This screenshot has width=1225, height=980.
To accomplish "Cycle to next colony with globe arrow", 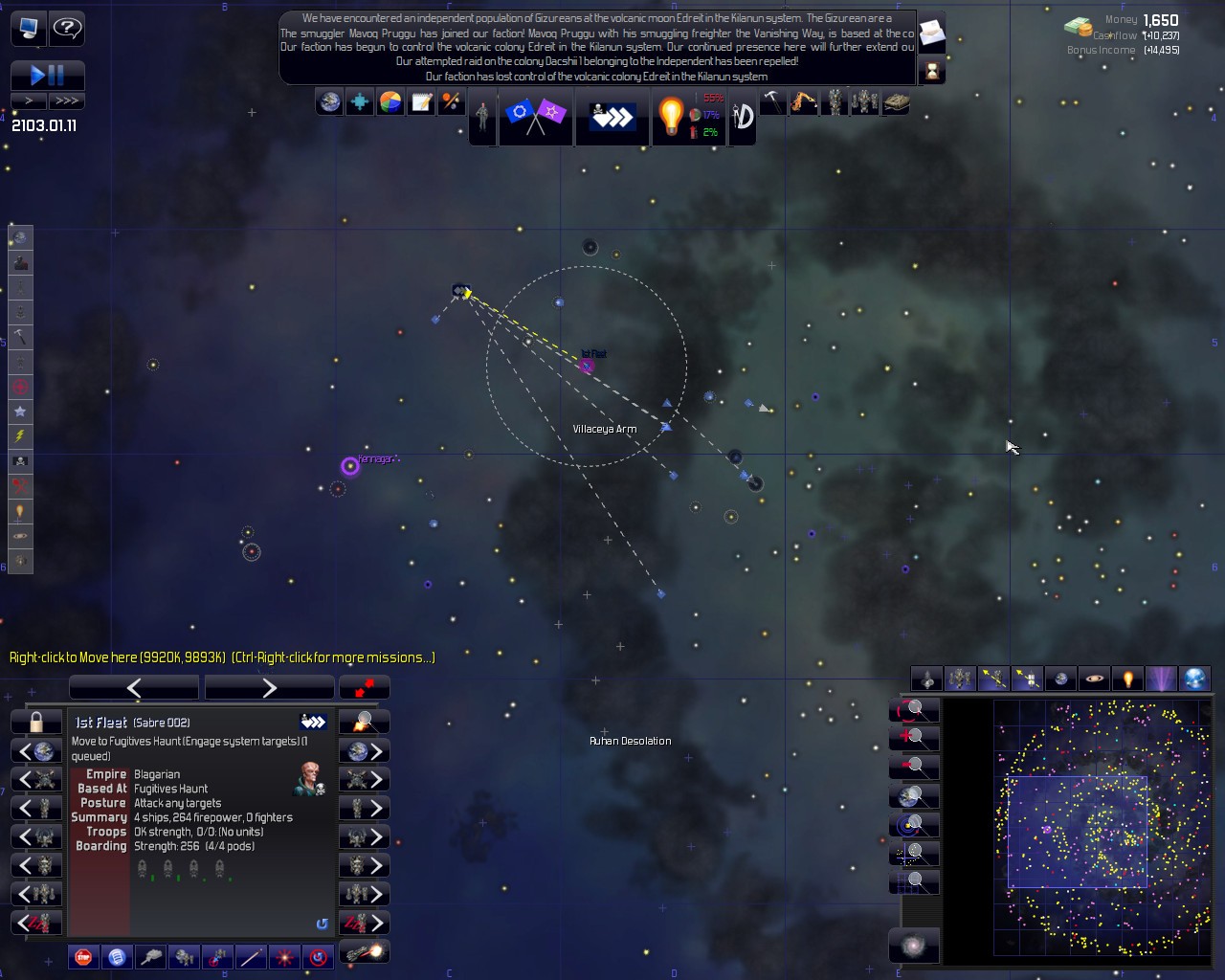I will click(365, 750).
